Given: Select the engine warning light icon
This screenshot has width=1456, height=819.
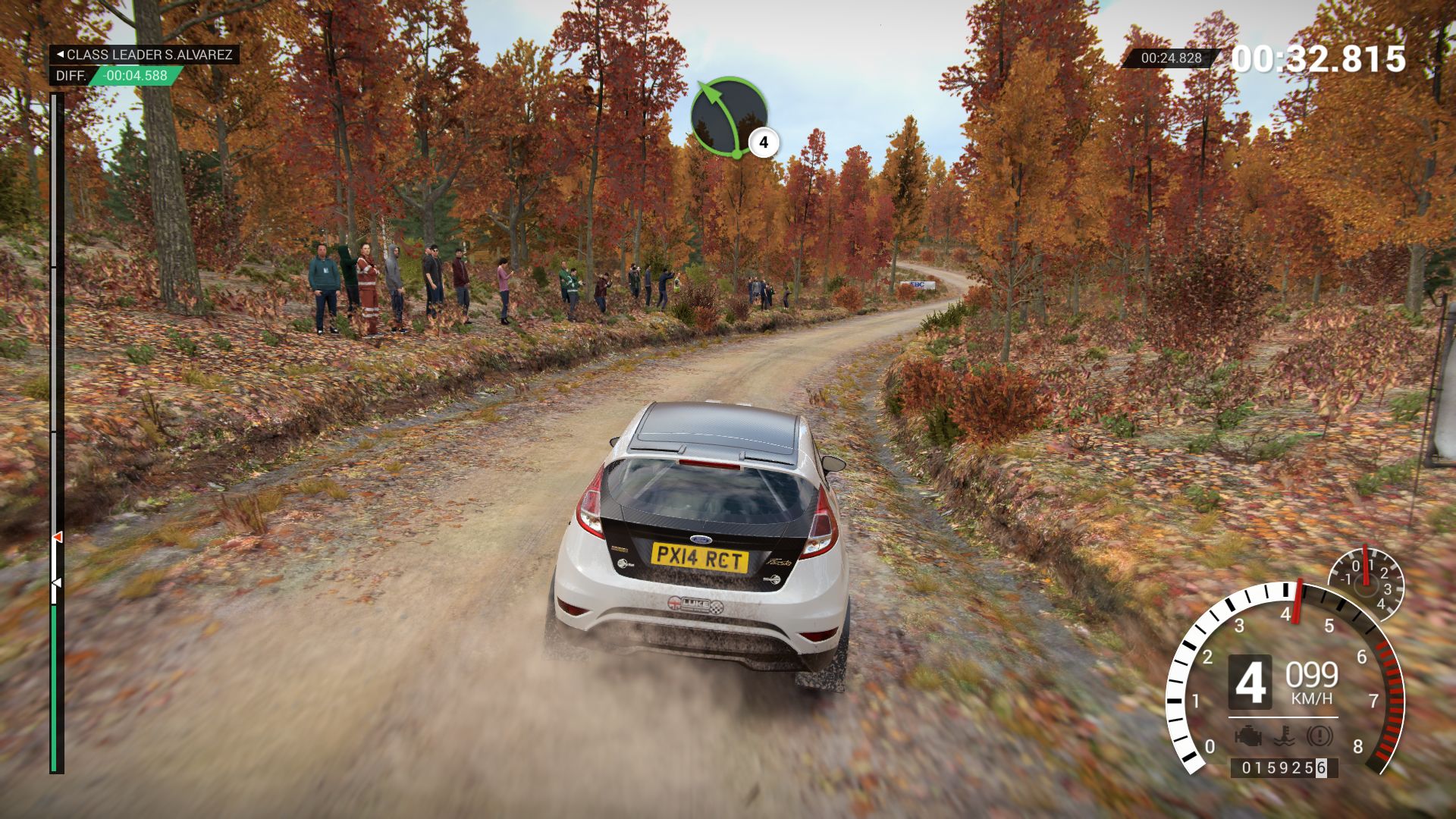Looking at the screenshot, I should (x=1247, y=736).
